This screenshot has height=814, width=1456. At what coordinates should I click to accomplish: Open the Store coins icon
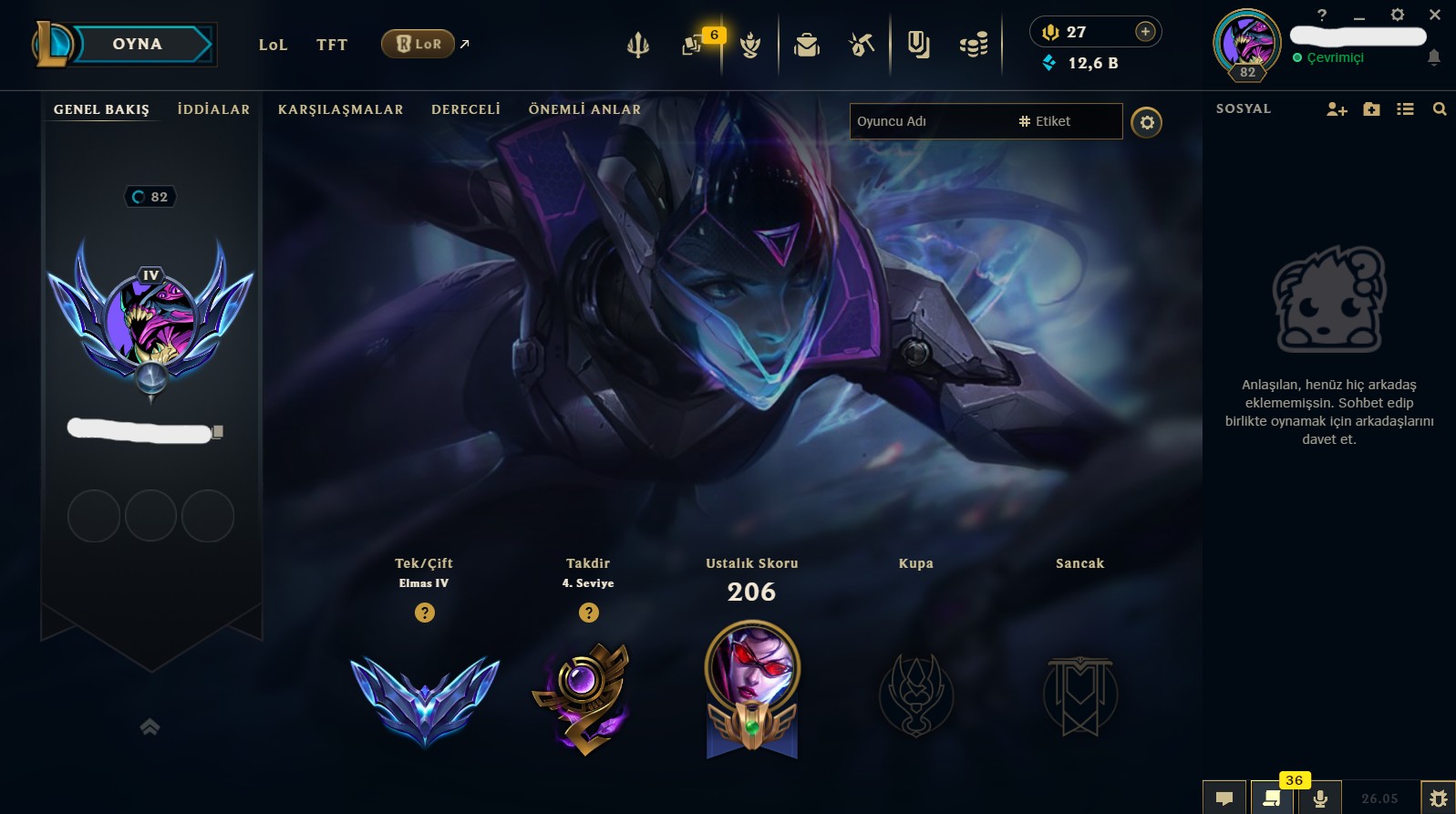(x=974, y=44)
